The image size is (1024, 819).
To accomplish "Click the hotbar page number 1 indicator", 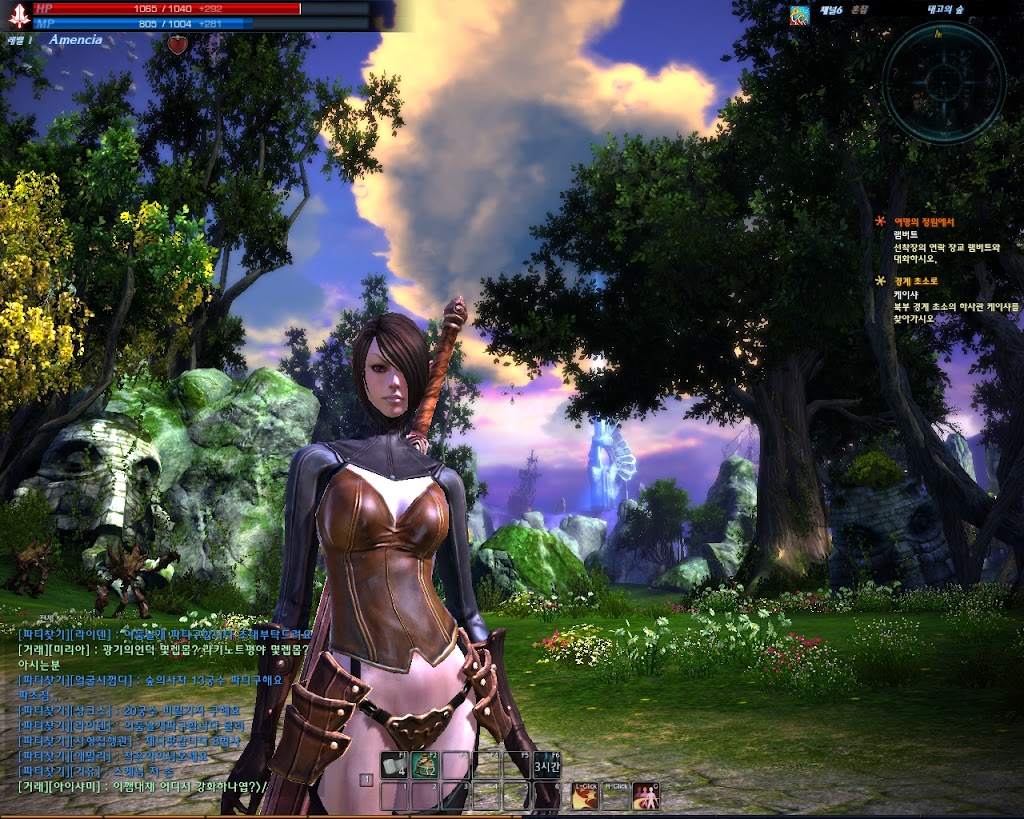I will point(367,778).
